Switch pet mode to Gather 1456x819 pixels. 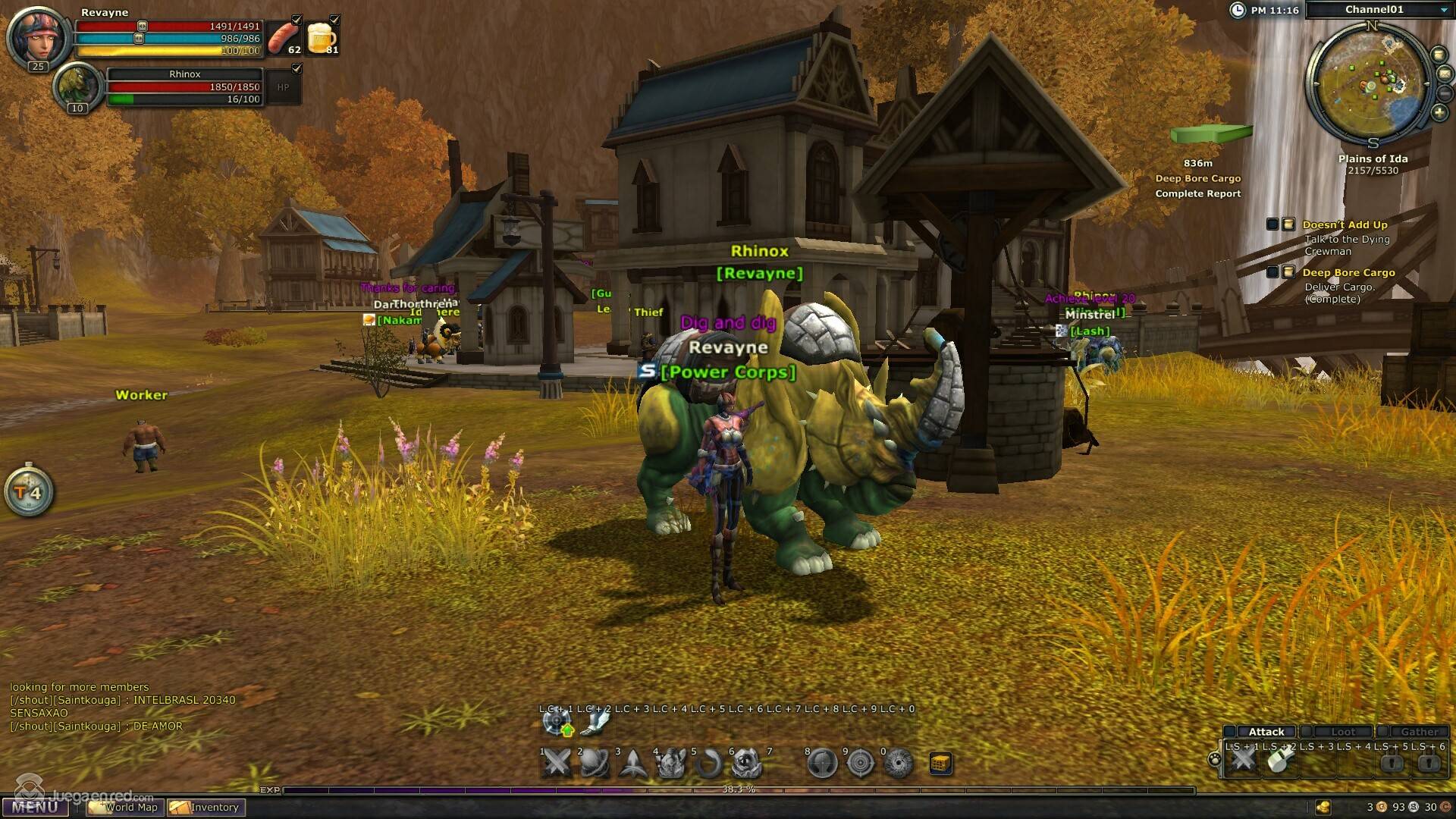pyautogui.click(x=1418, y=732)
